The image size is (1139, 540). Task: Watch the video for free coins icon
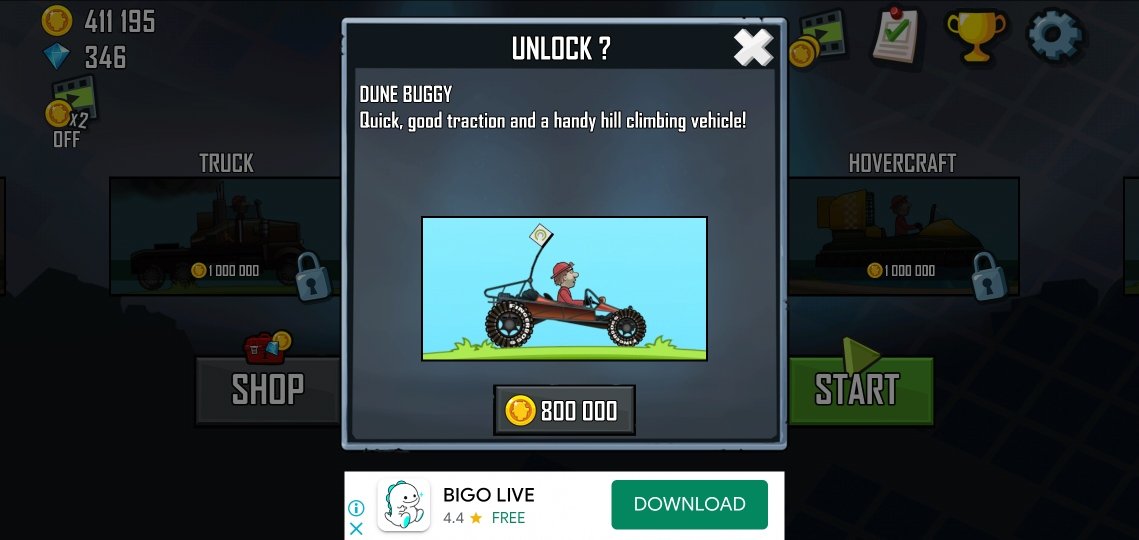click(x=816, y=38)
